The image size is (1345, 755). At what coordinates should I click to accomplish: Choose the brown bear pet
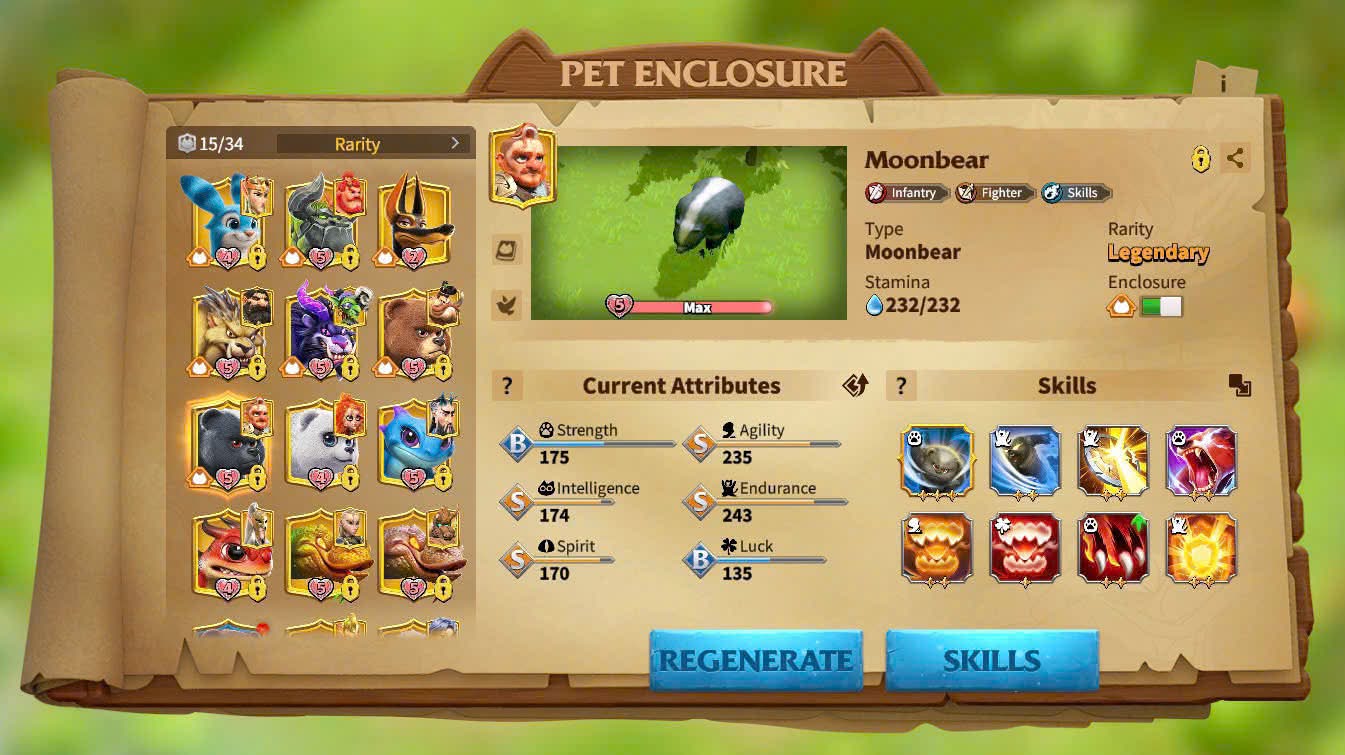click(411, 333)
